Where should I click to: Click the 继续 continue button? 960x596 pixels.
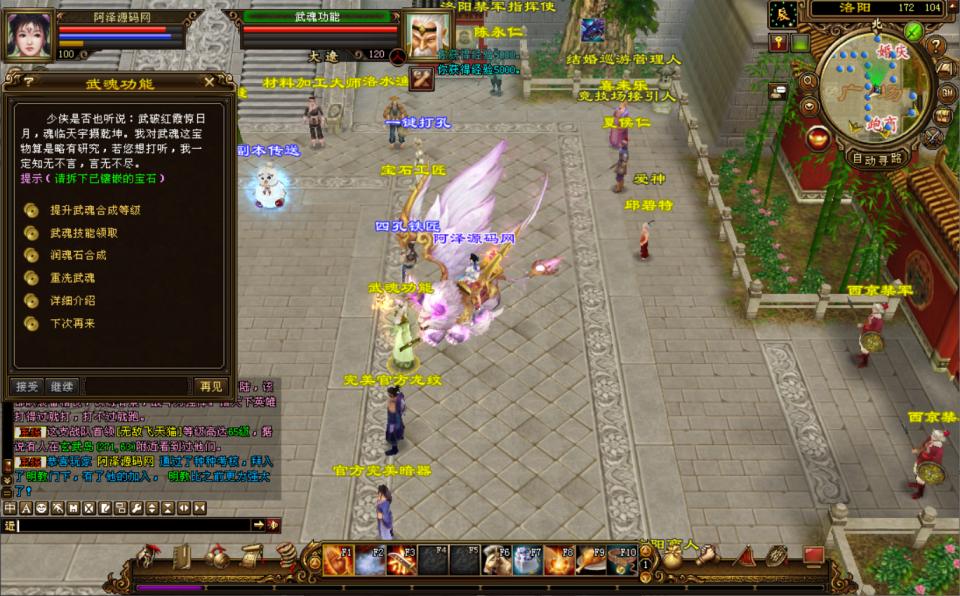click(x=62, y=386)
